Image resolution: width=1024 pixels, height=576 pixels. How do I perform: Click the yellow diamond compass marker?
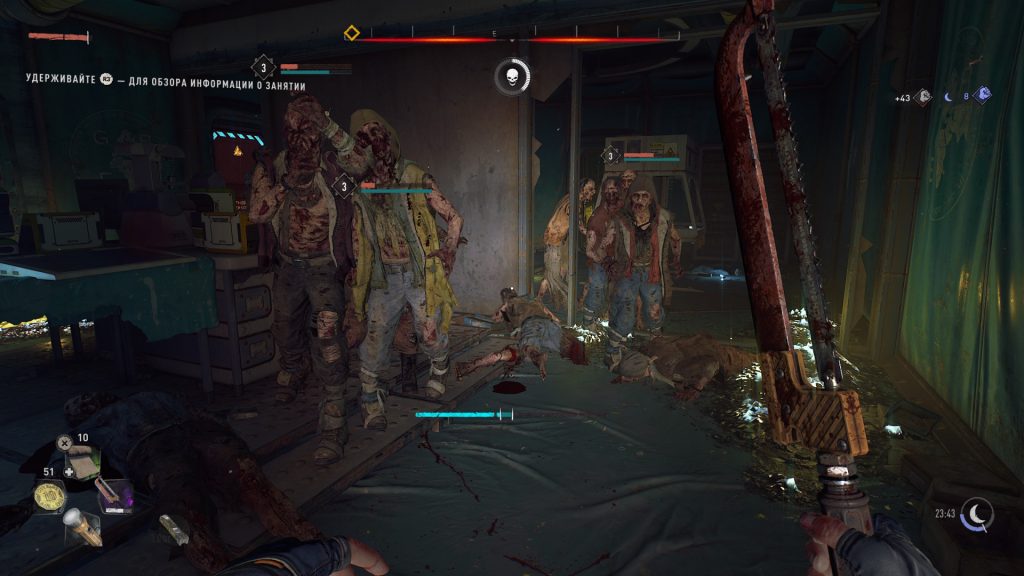[x=352, y=34]
